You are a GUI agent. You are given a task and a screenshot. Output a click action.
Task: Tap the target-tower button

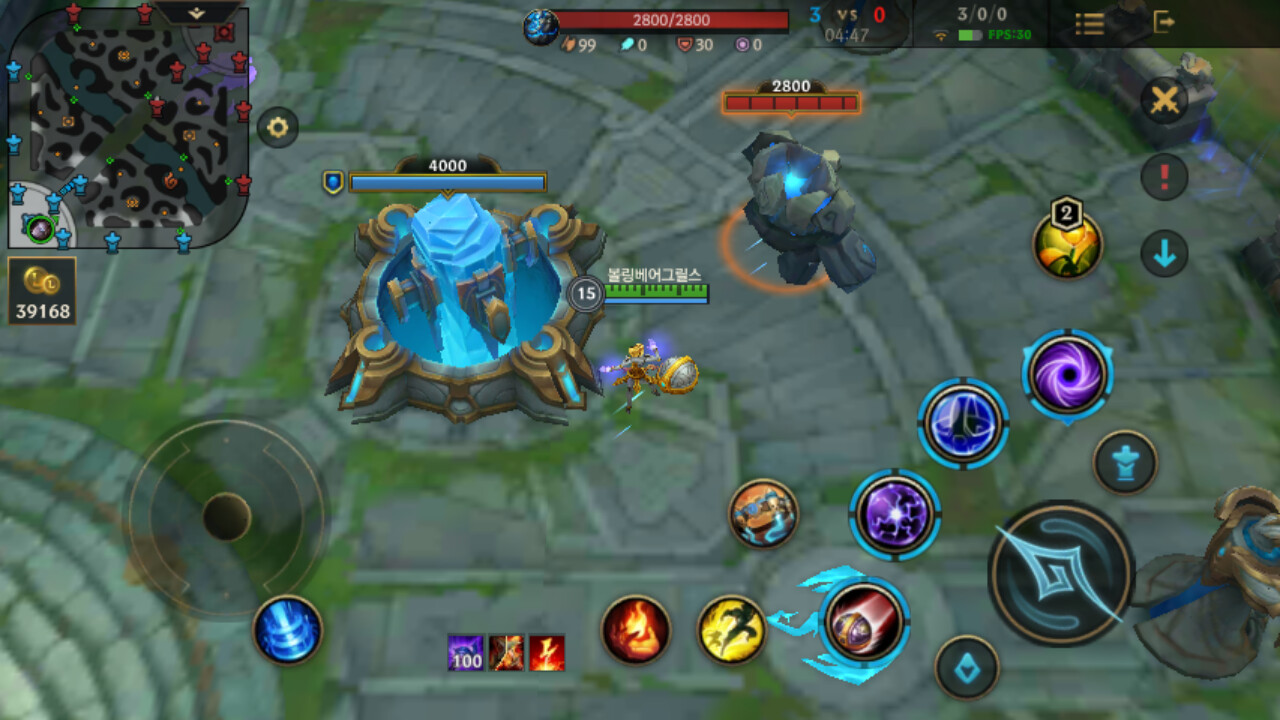1125,462
